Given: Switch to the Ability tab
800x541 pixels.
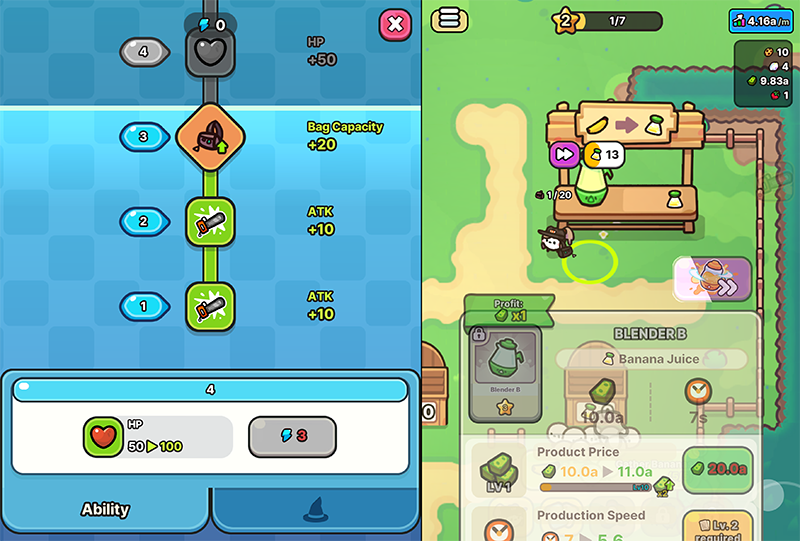Looking at the screenshot, I should (105, 510).
